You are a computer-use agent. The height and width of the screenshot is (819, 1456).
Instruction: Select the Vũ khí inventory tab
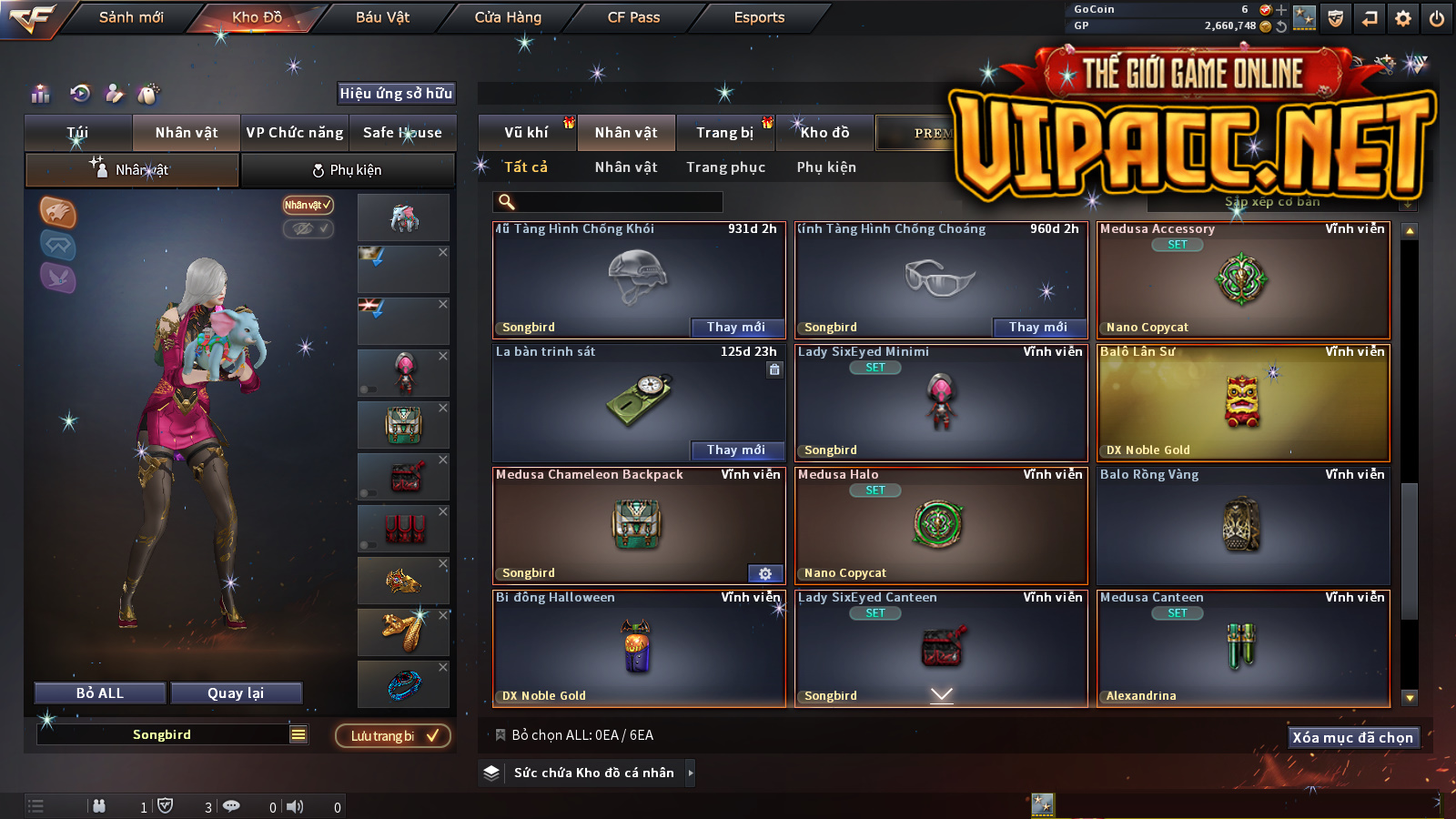(527, 133)
